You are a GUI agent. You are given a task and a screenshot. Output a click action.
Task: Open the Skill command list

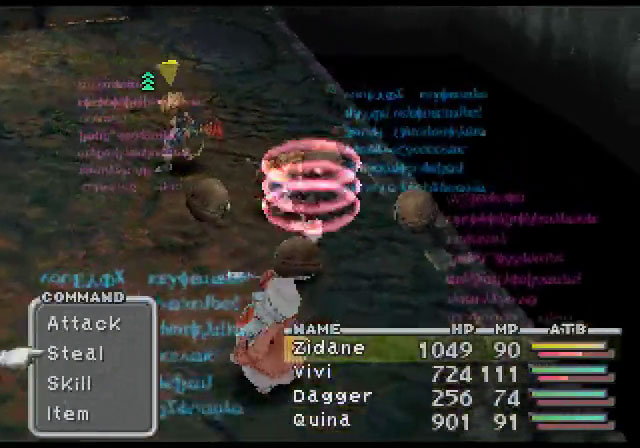coord(70,383)
